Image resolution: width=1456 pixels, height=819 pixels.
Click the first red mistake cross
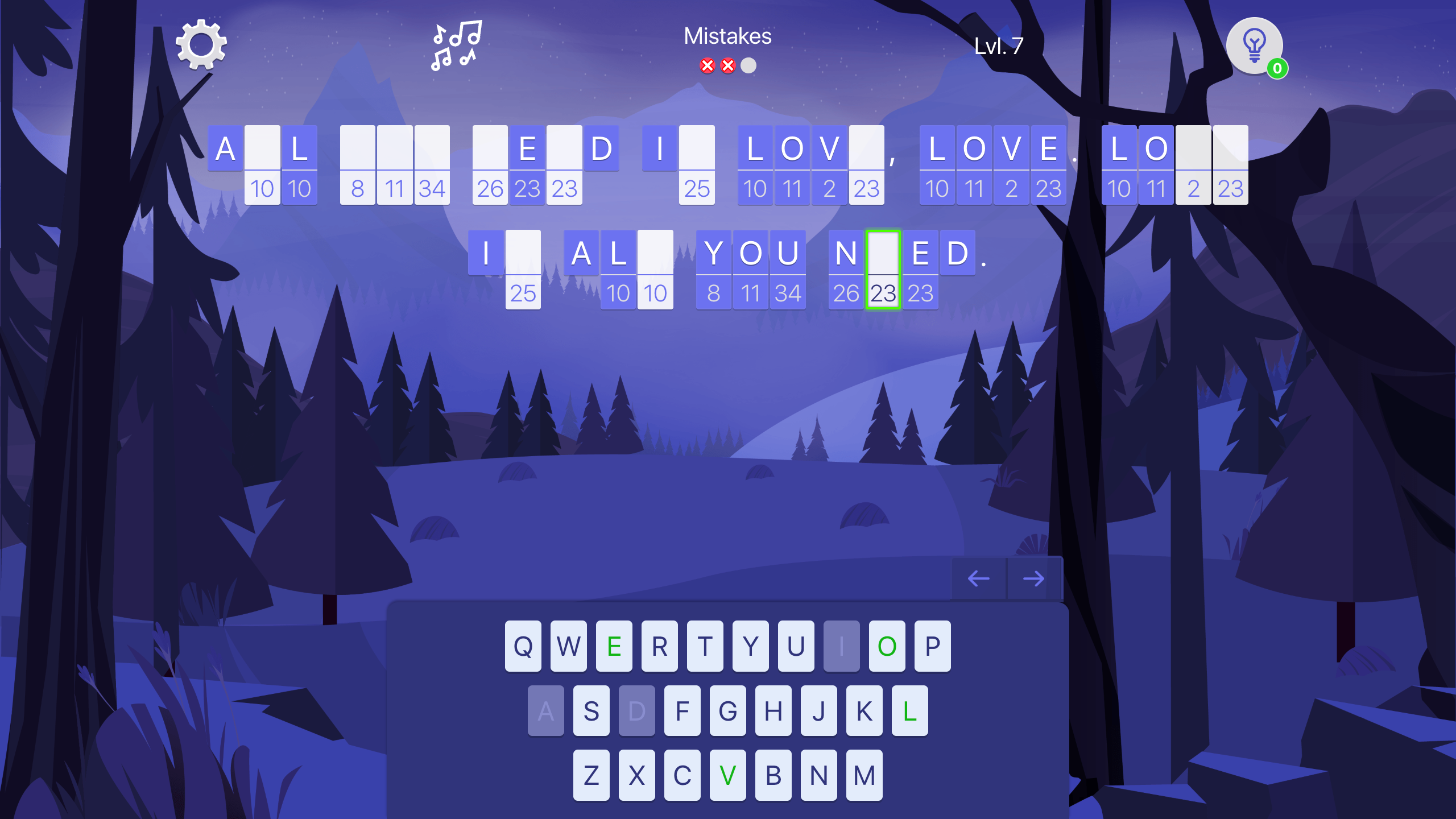click(707, 65)
